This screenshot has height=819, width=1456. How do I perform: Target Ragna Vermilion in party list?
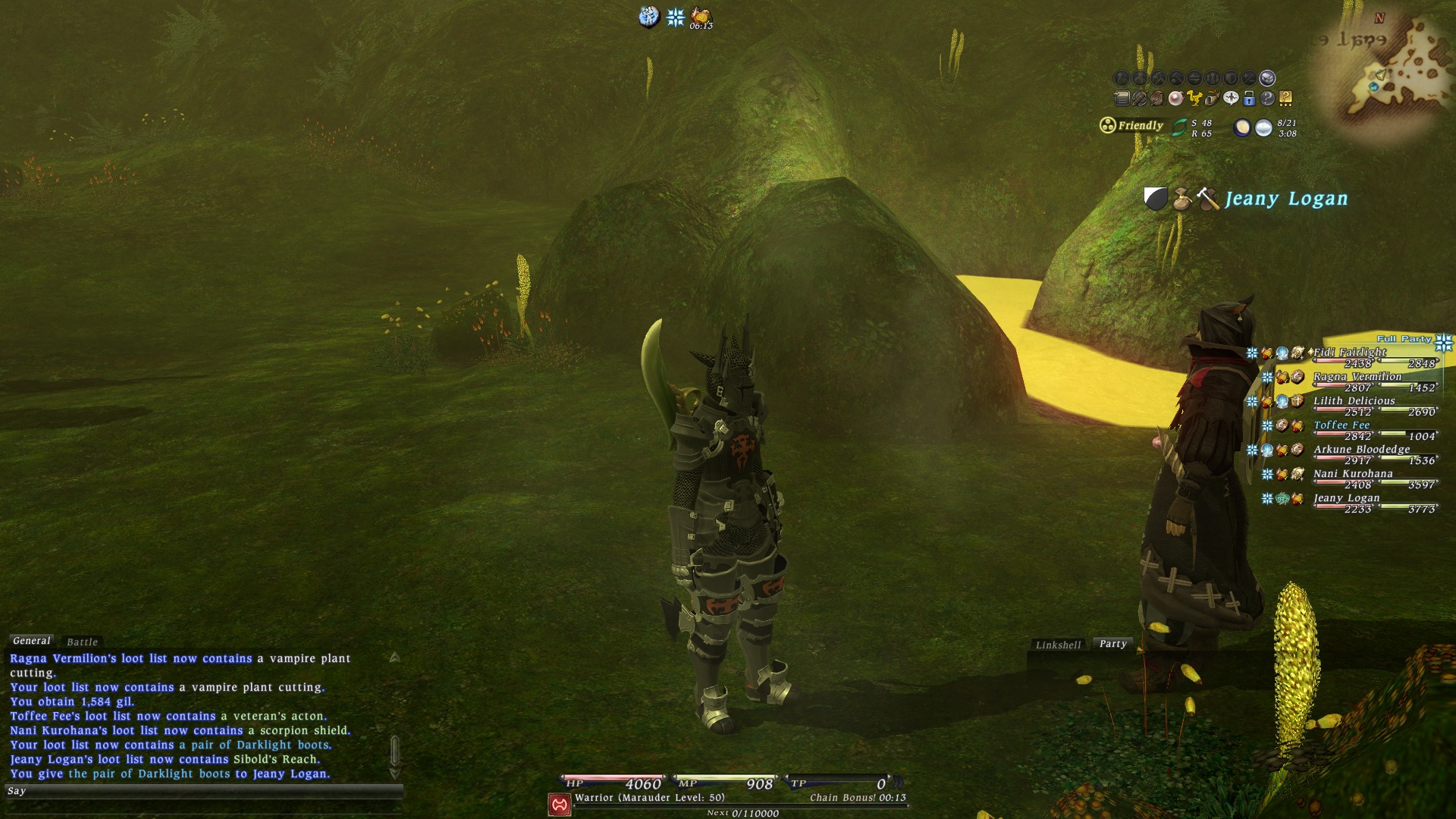1357,377
